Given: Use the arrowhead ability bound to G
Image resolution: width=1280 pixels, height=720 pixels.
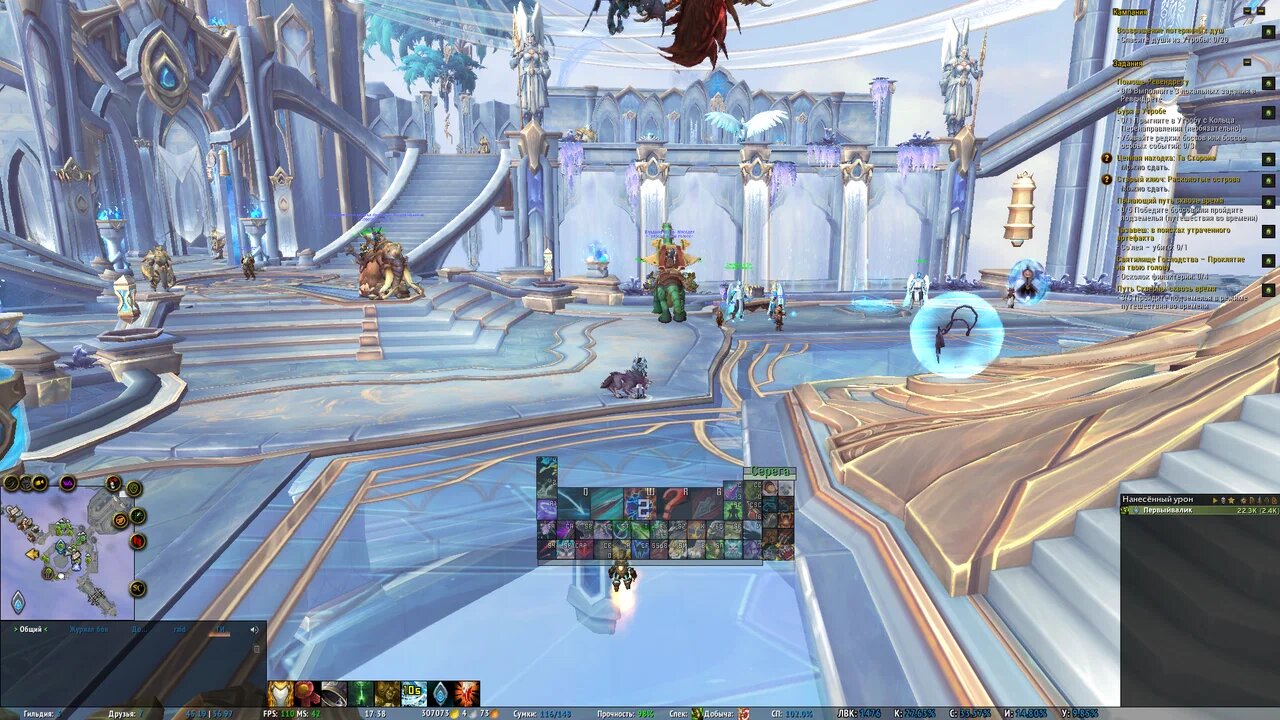Looking at the screenshot, I should [705, 502].
